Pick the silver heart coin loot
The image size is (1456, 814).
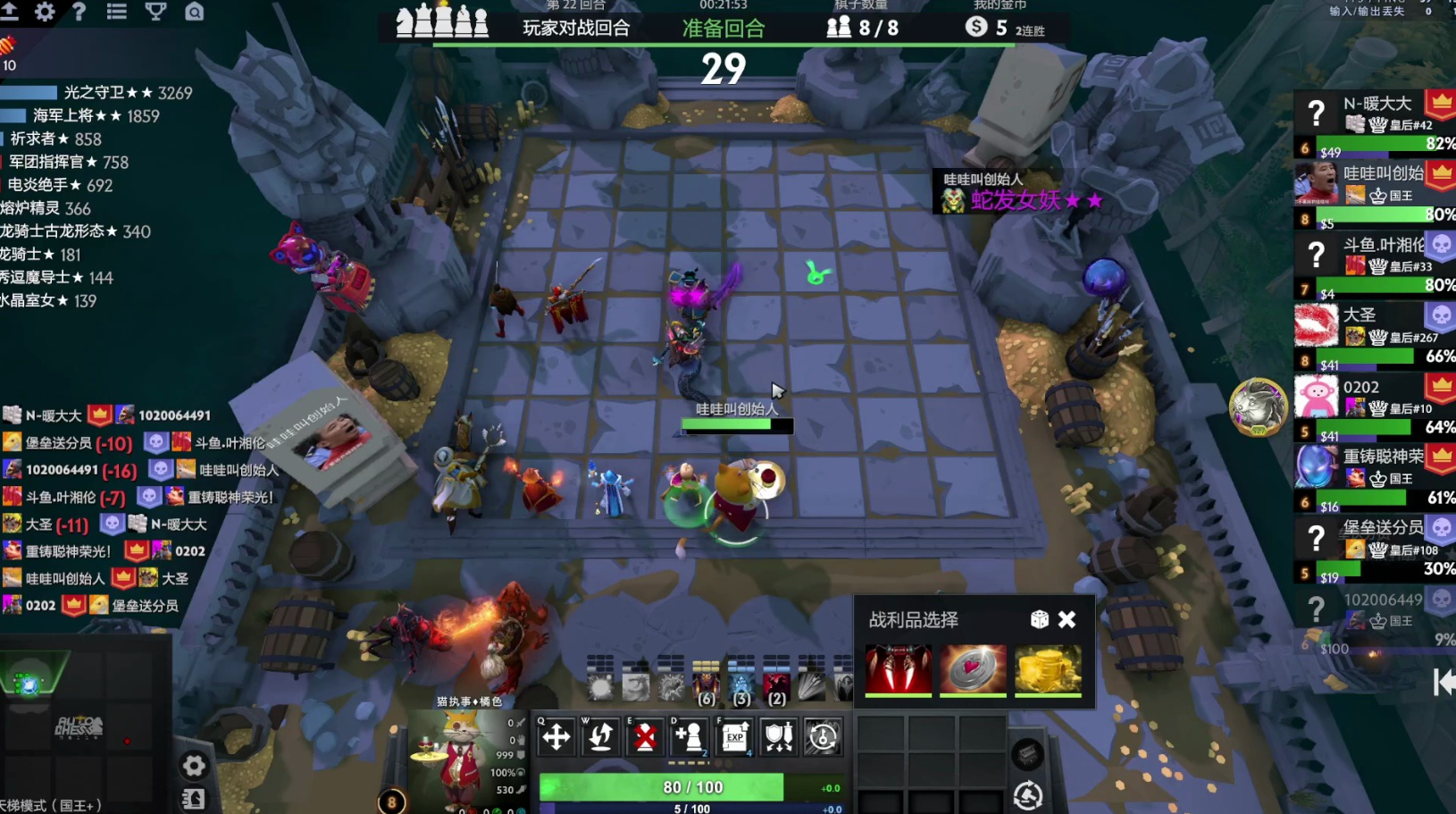coord(973,668)
